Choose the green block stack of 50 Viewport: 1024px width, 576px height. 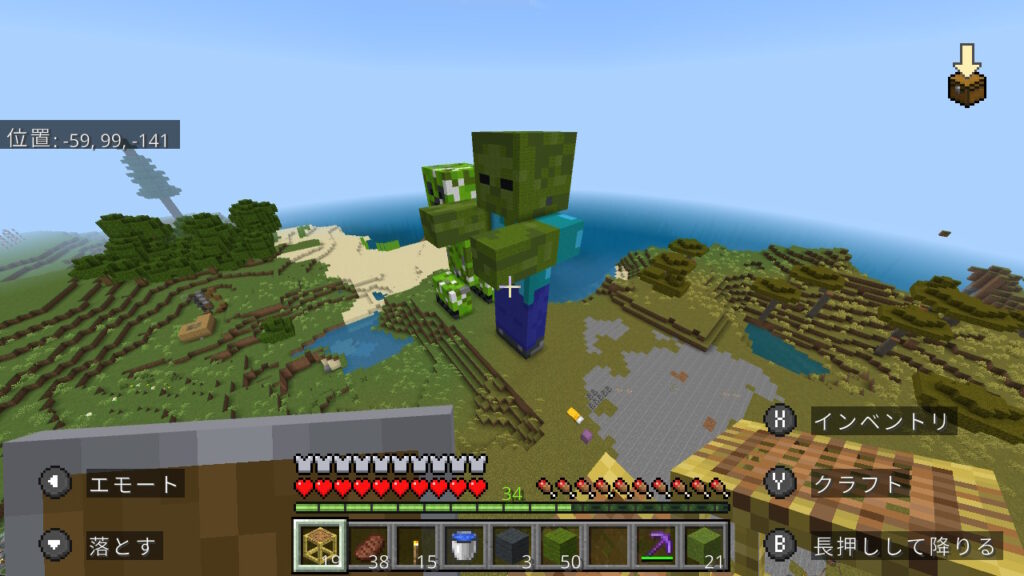coord(558,545)
